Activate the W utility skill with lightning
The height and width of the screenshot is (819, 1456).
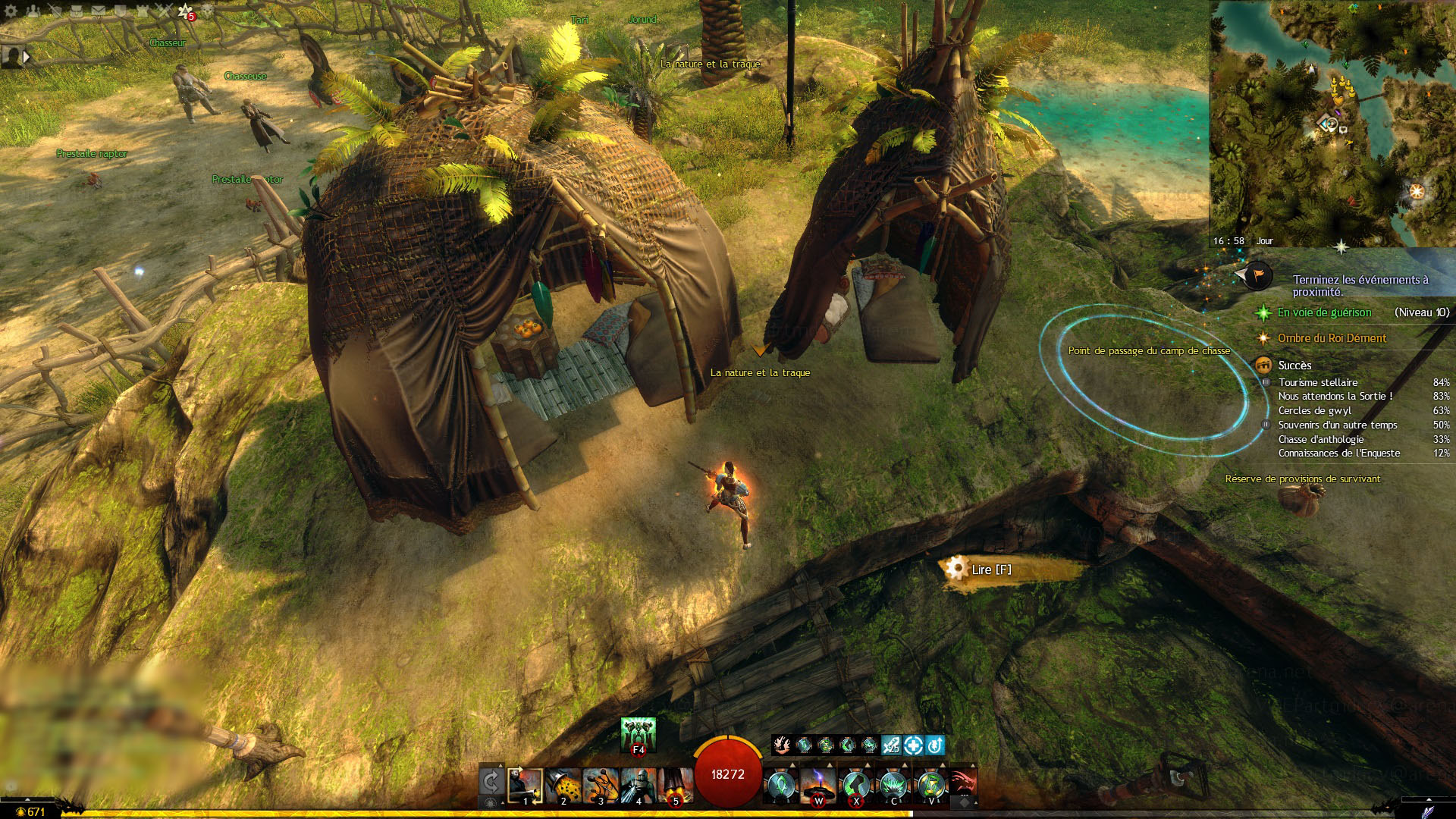pyautogui.click(x=818, y=786)
